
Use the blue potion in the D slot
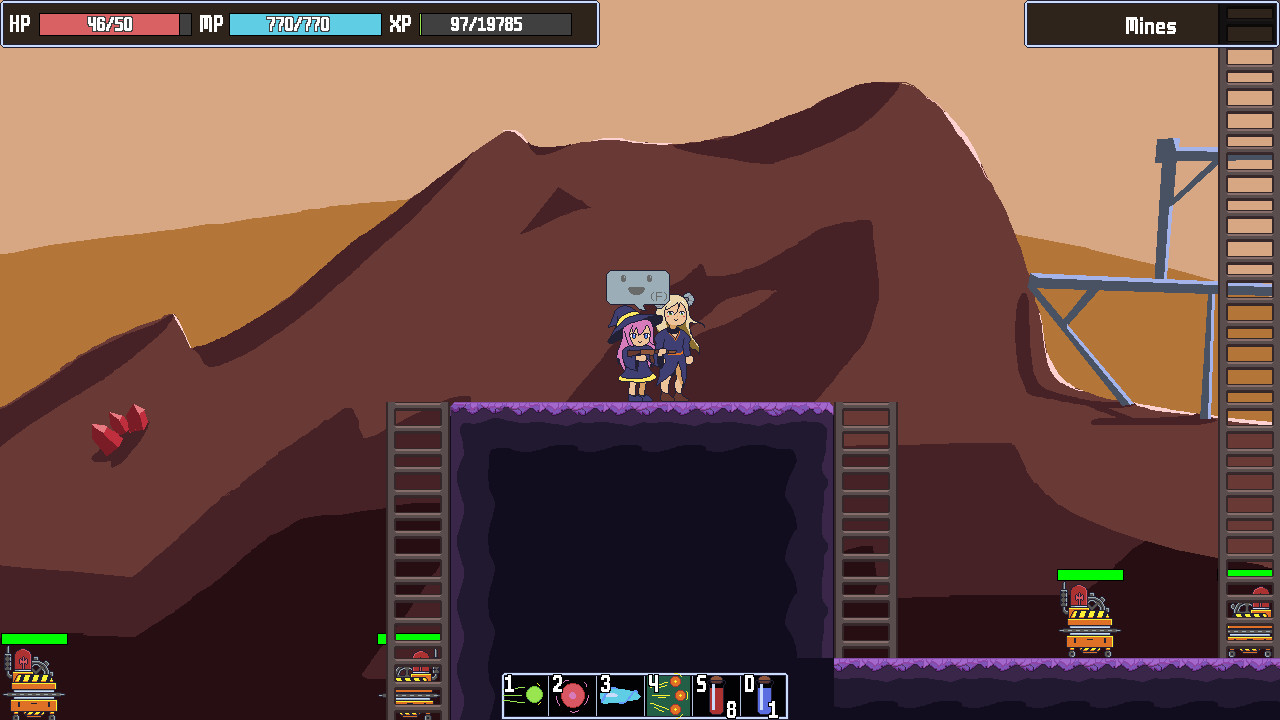pyautogui.click(x=762, y=695)
